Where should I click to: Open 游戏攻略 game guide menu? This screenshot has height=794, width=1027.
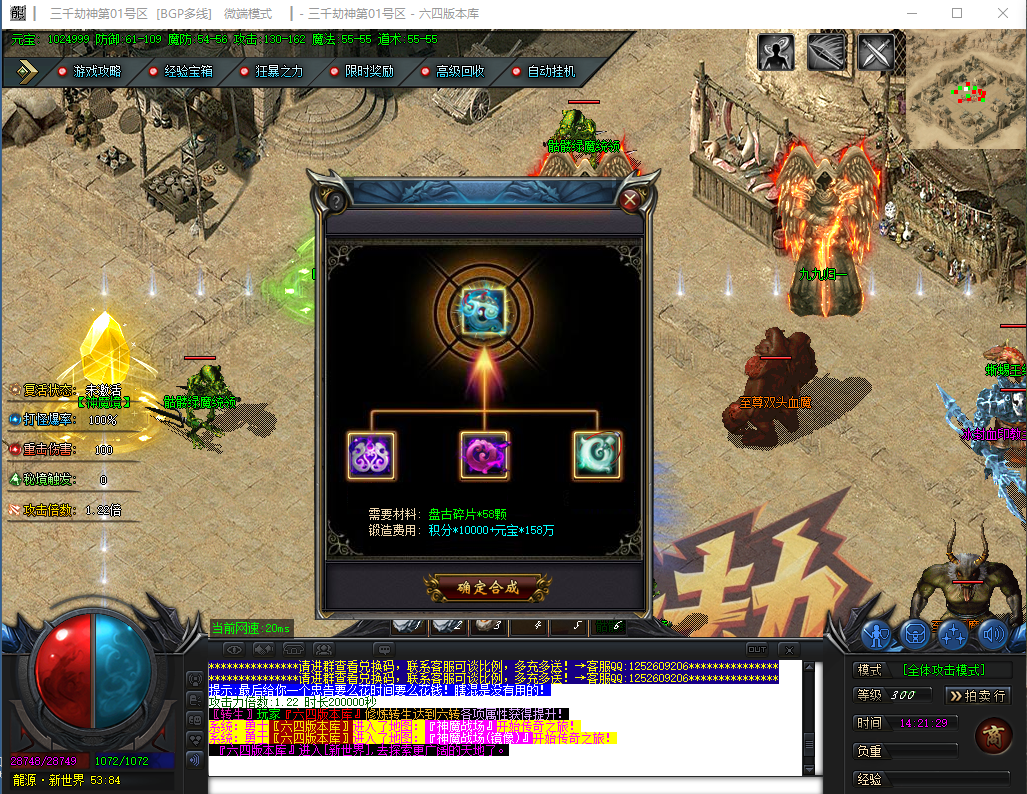(96, 72)
